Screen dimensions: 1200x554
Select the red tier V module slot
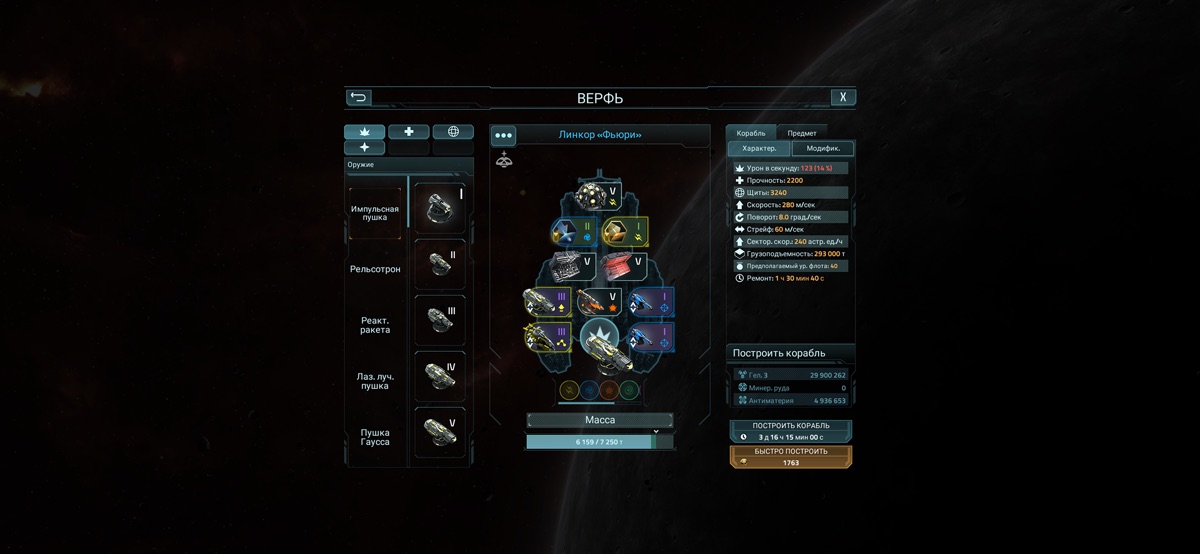(x=624, y=266)
